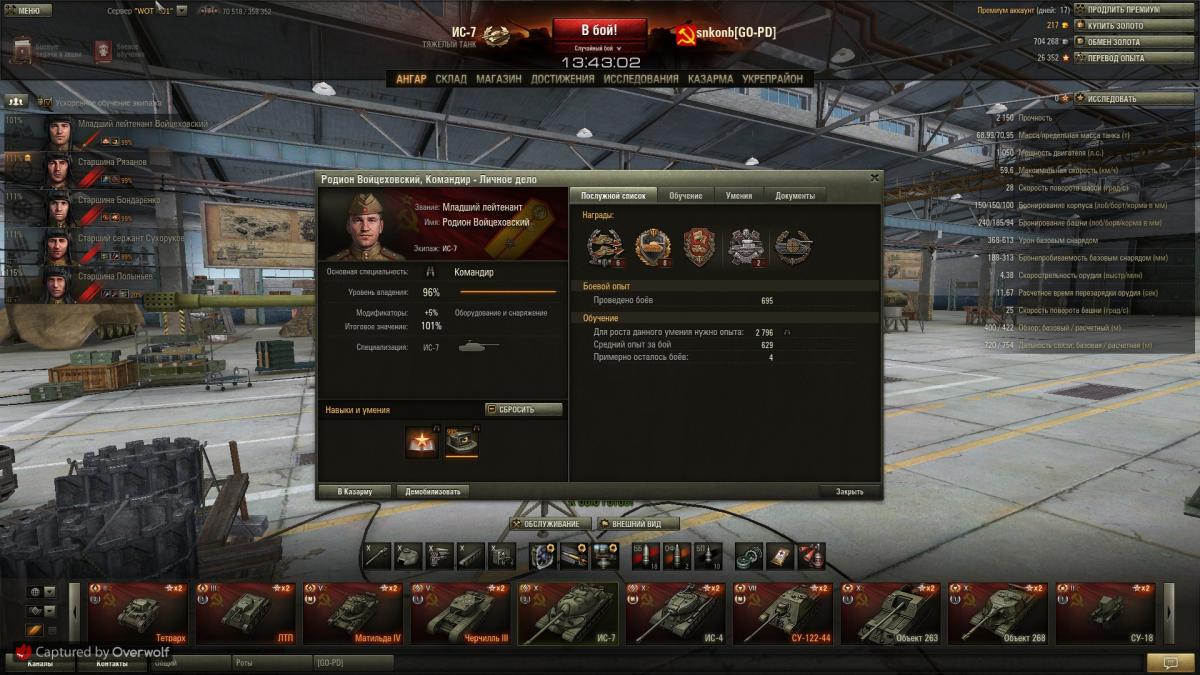Image resolution: width=1200 pixels, height=675 pixels.
Task: Open the Казарма section
Action: click(710, 79)
